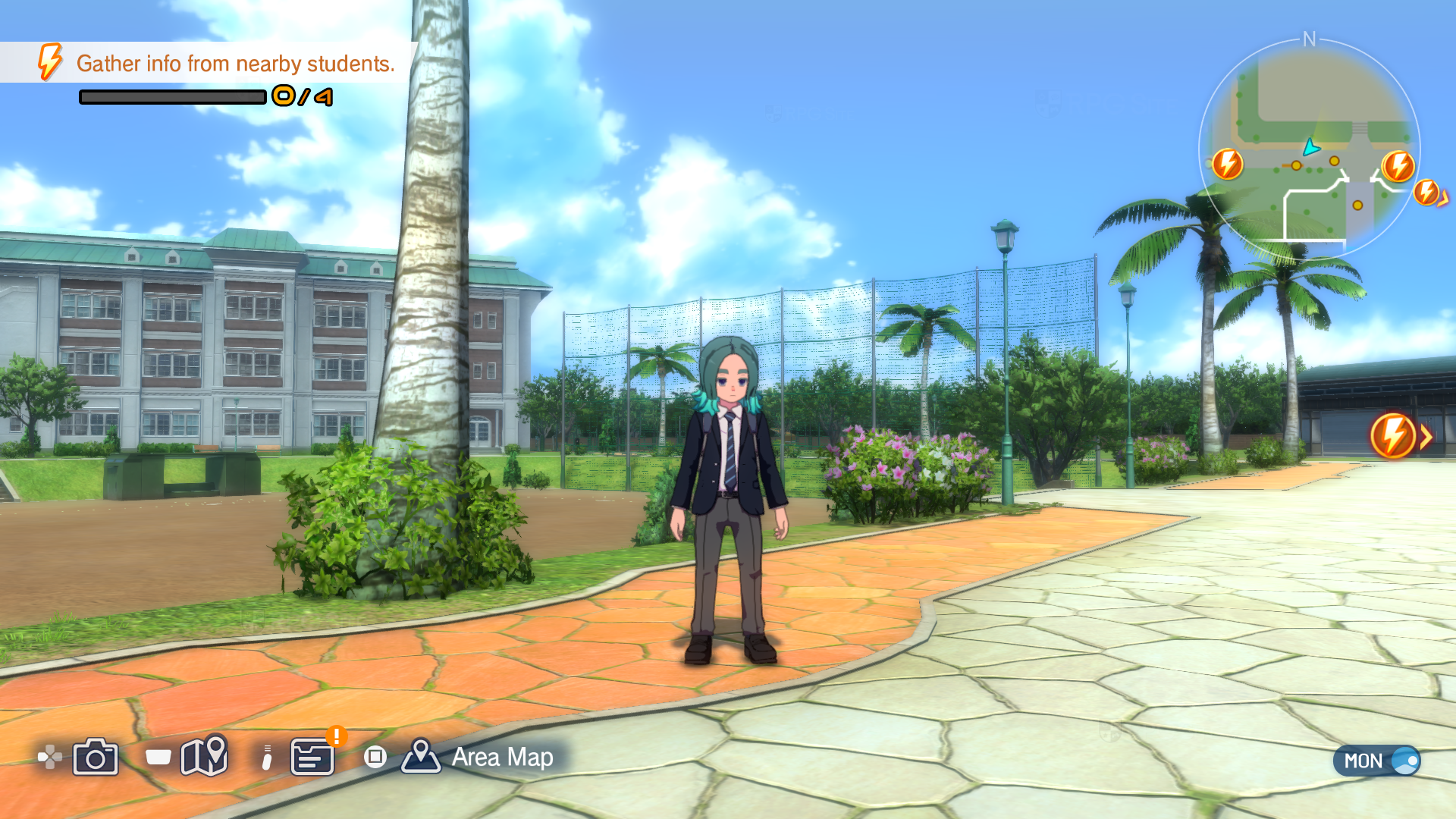Select the 'Gather info from nearby students' objective

pyautogui.click(x=235, y=64)
